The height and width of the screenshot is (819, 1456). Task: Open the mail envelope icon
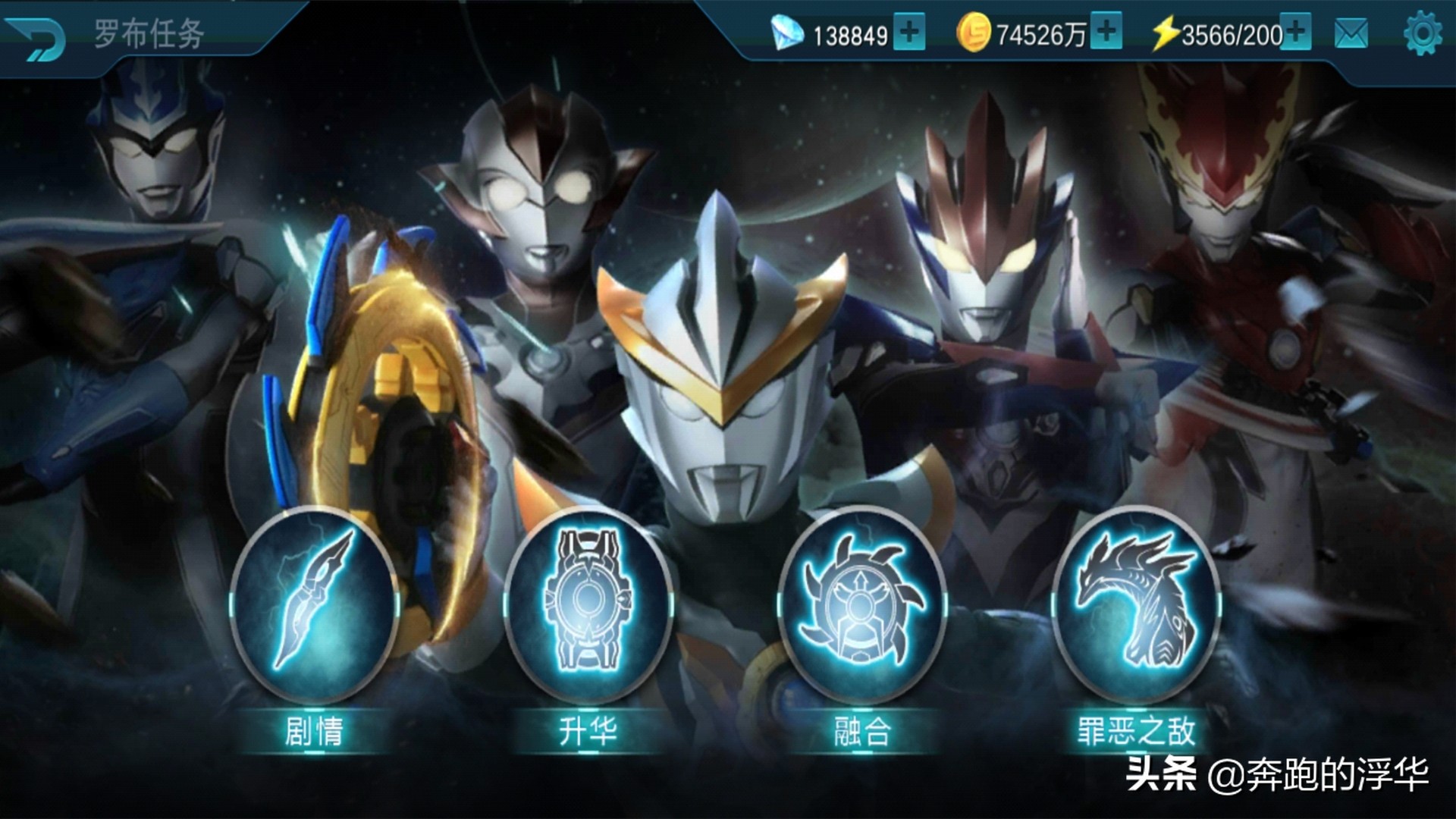1351,33
